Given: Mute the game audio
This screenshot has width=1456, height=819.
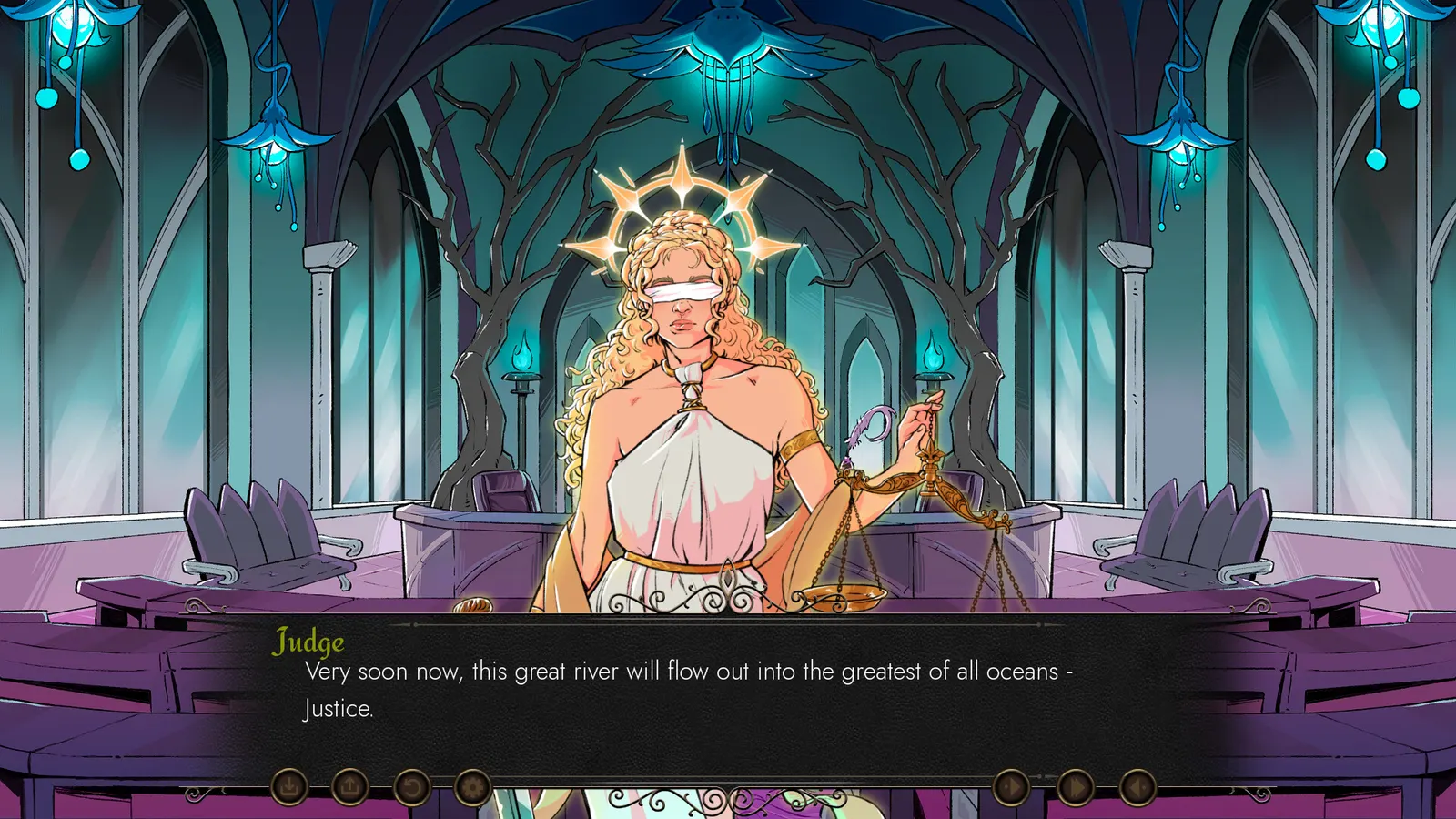Looking at the screenshot, I should coord(1137,786).
